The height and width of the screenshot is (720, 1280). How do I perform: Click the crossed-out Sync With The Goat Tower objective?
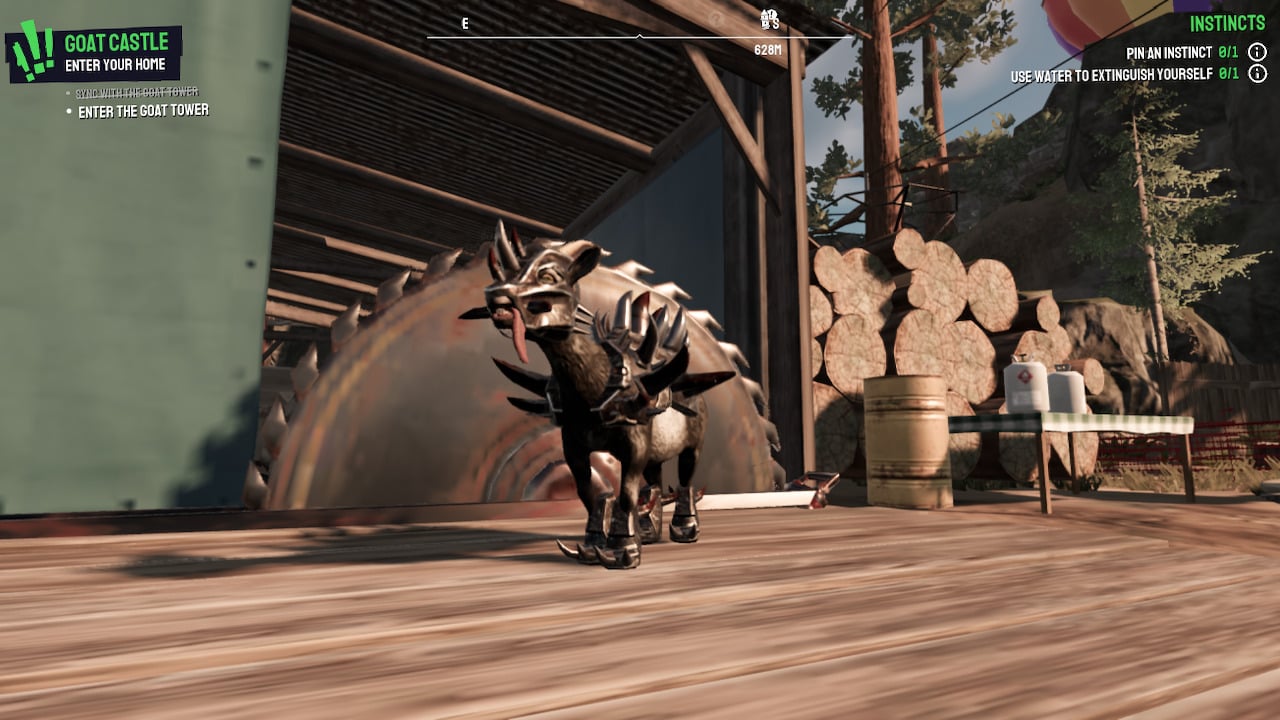click(x=137, y=90)
